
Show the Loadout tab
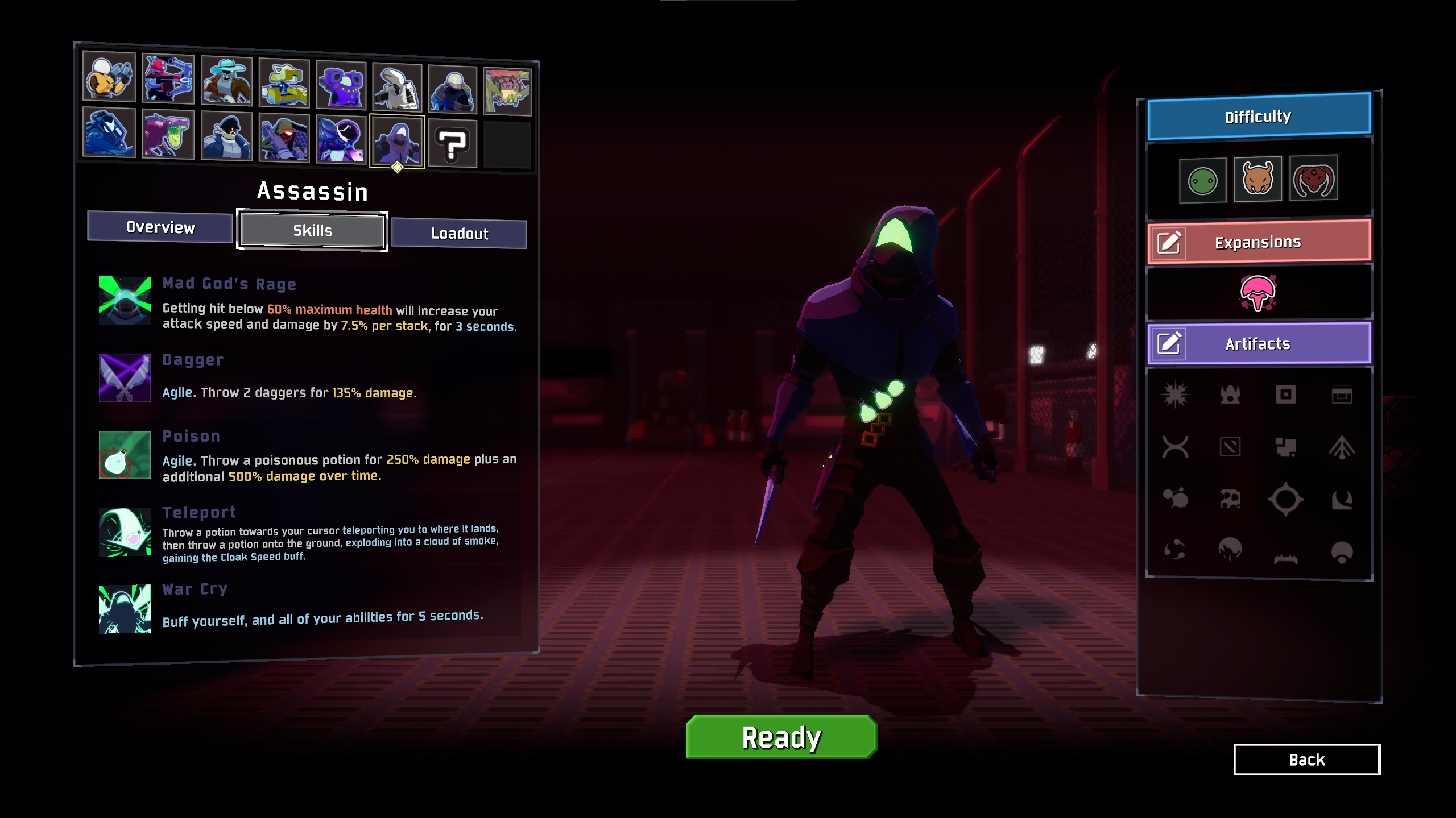coord(459,234)
